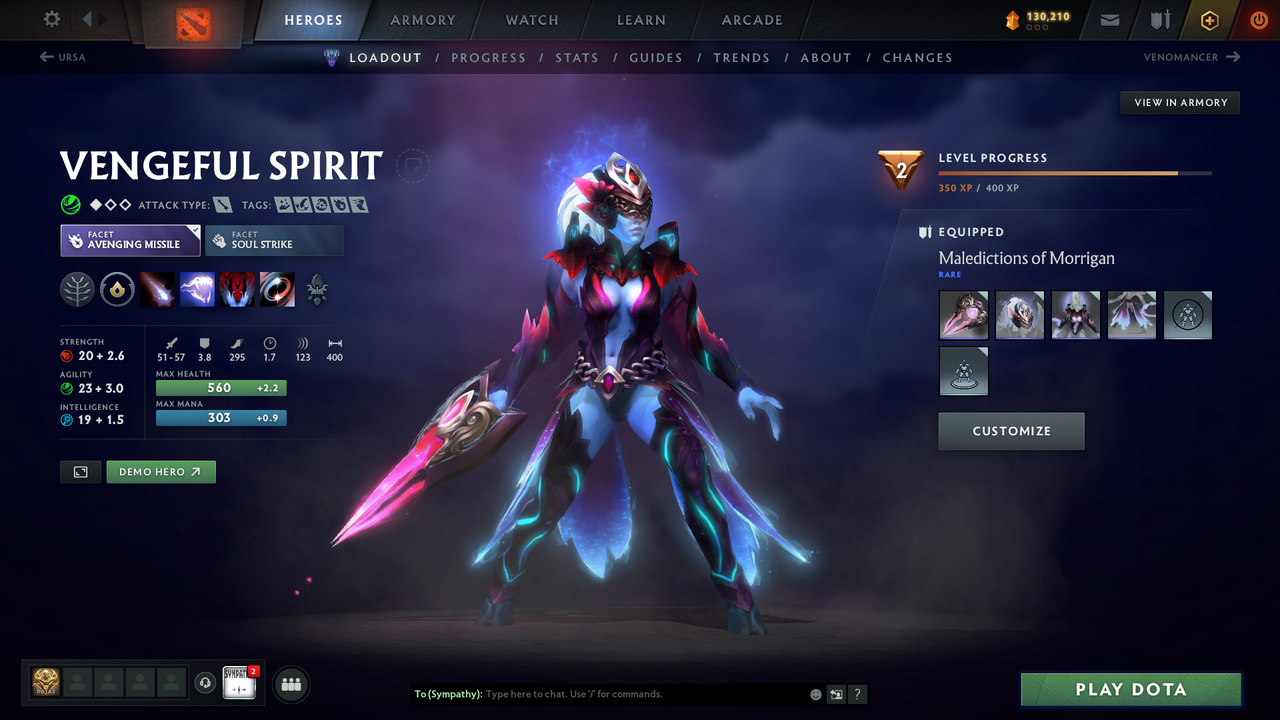
Task: Click the orange power button top right
Action: [1258, 20]
